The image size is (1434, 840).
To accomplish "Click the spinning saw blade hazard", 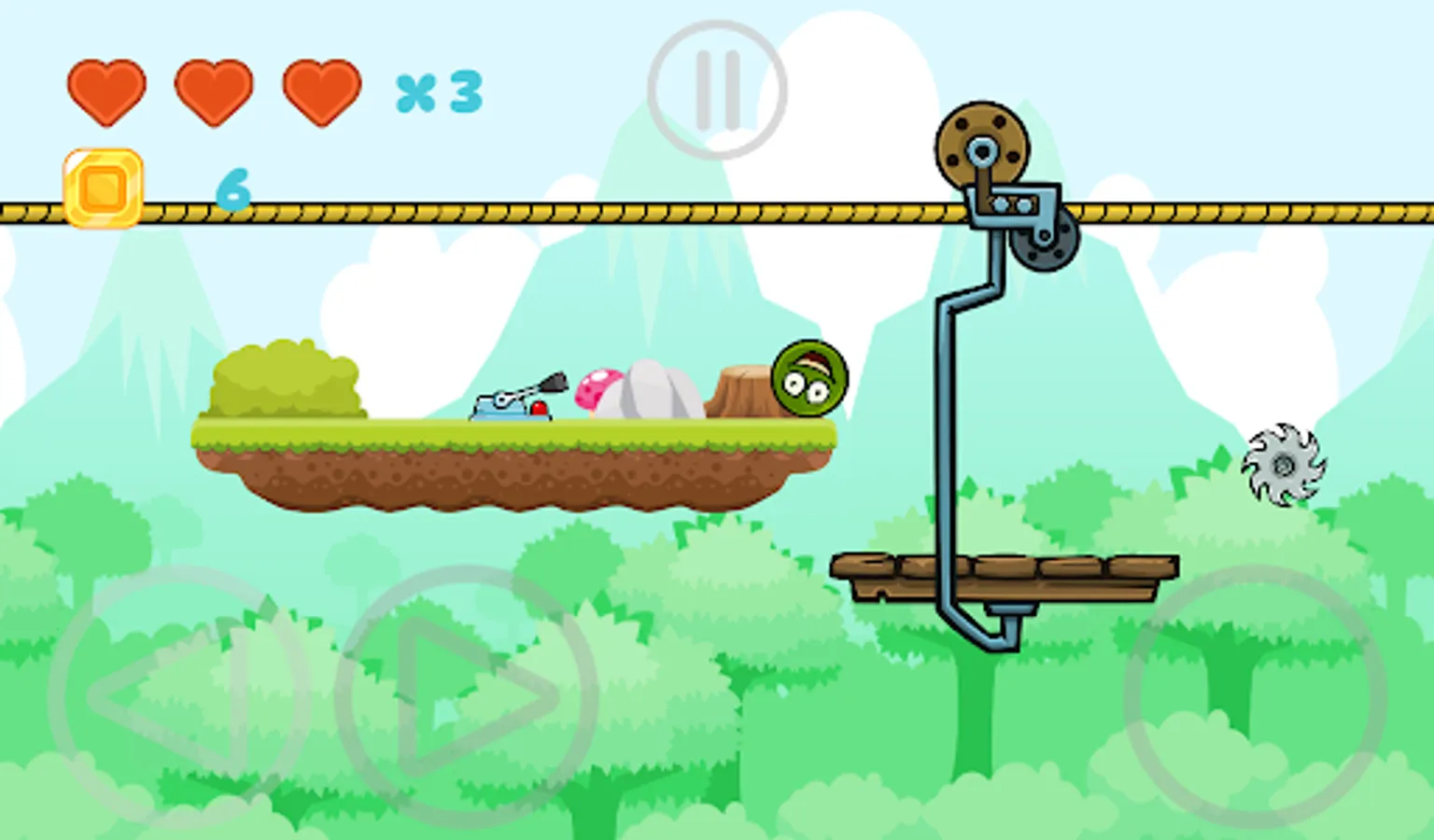I will tap(1285, 466).
